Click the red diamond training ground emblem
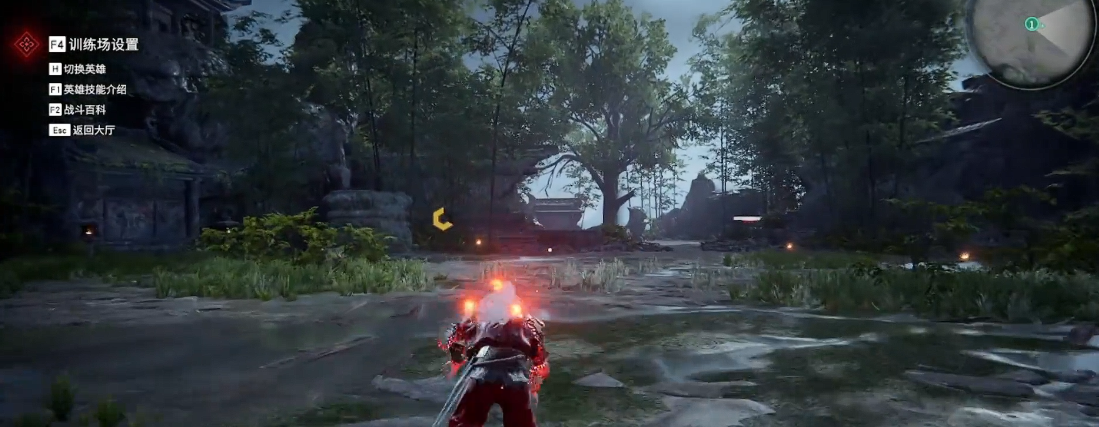 pos(26,44)
